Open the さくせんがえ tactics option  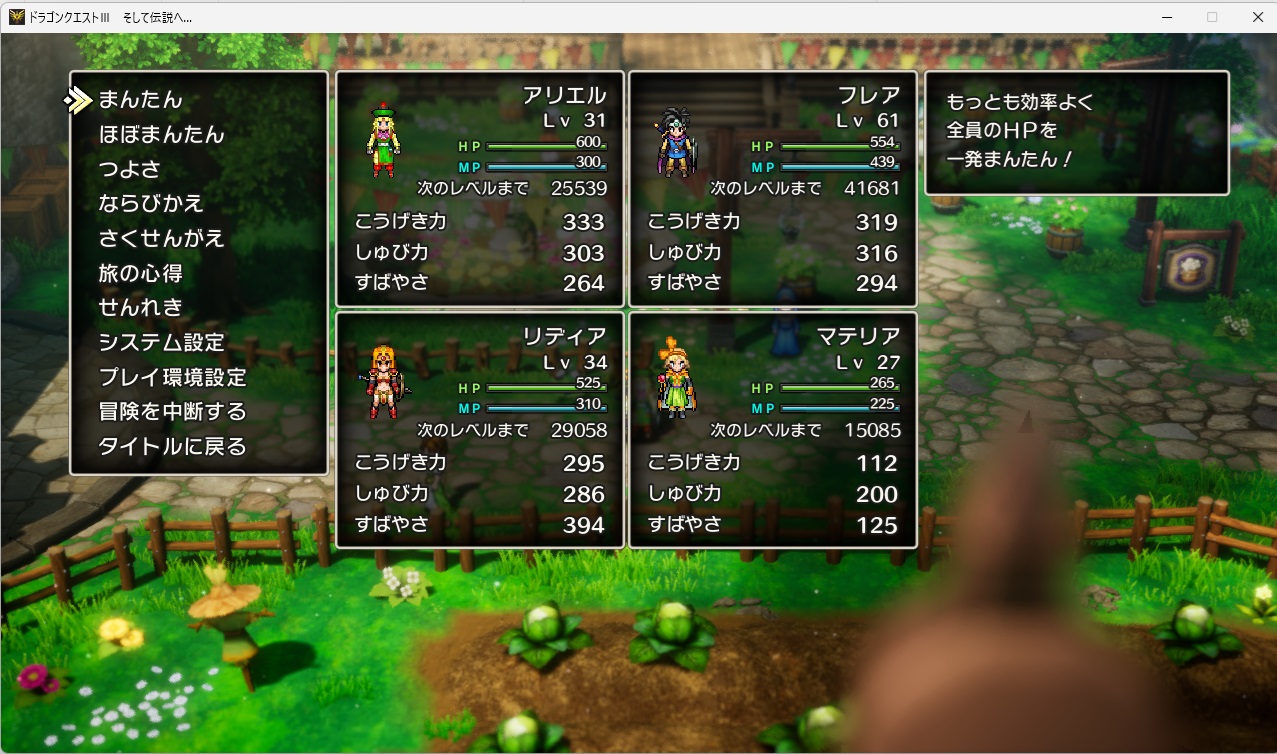click(161, 238)
